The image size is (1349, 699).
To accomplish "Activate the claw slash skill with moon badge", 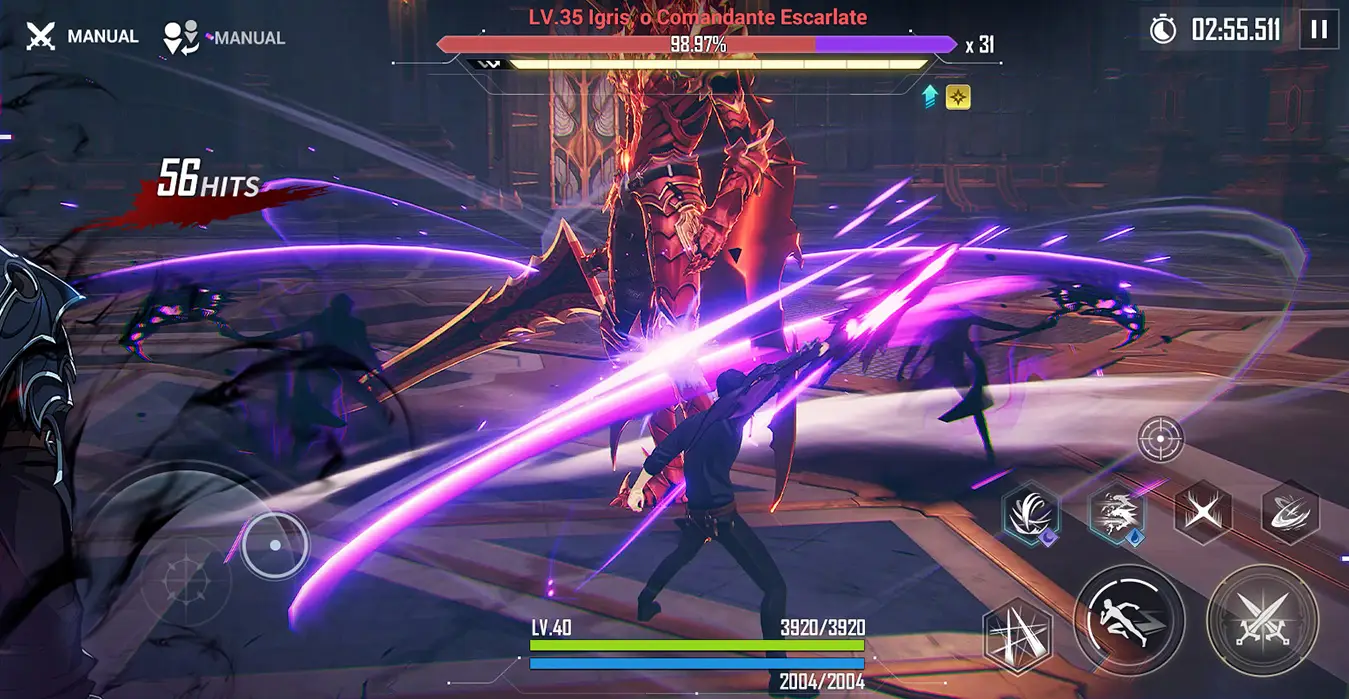I will tap(1031, 512).
